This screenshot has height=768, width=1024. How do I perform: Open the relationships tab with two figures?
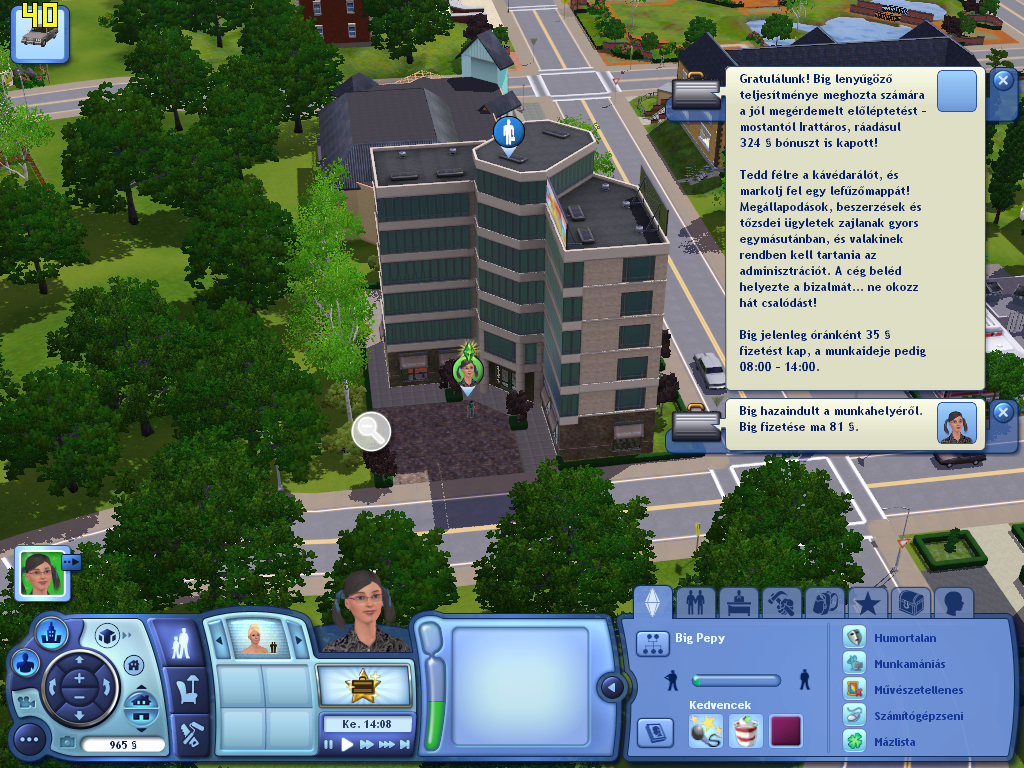coord(695,602)
